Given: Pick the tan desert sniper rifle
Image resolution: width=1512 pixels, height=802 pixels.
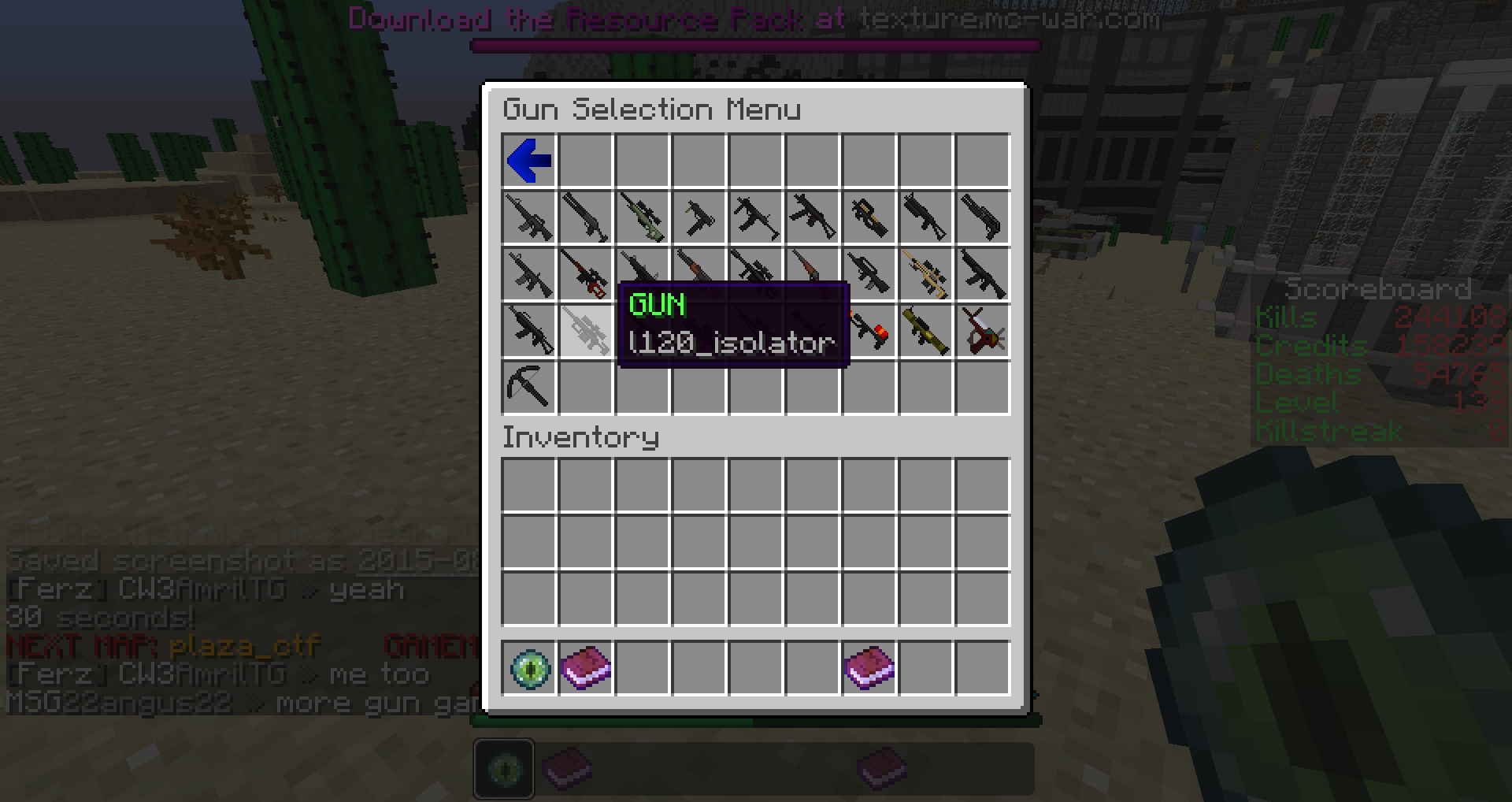Looking at the screenshot, I should click(926, 274).
